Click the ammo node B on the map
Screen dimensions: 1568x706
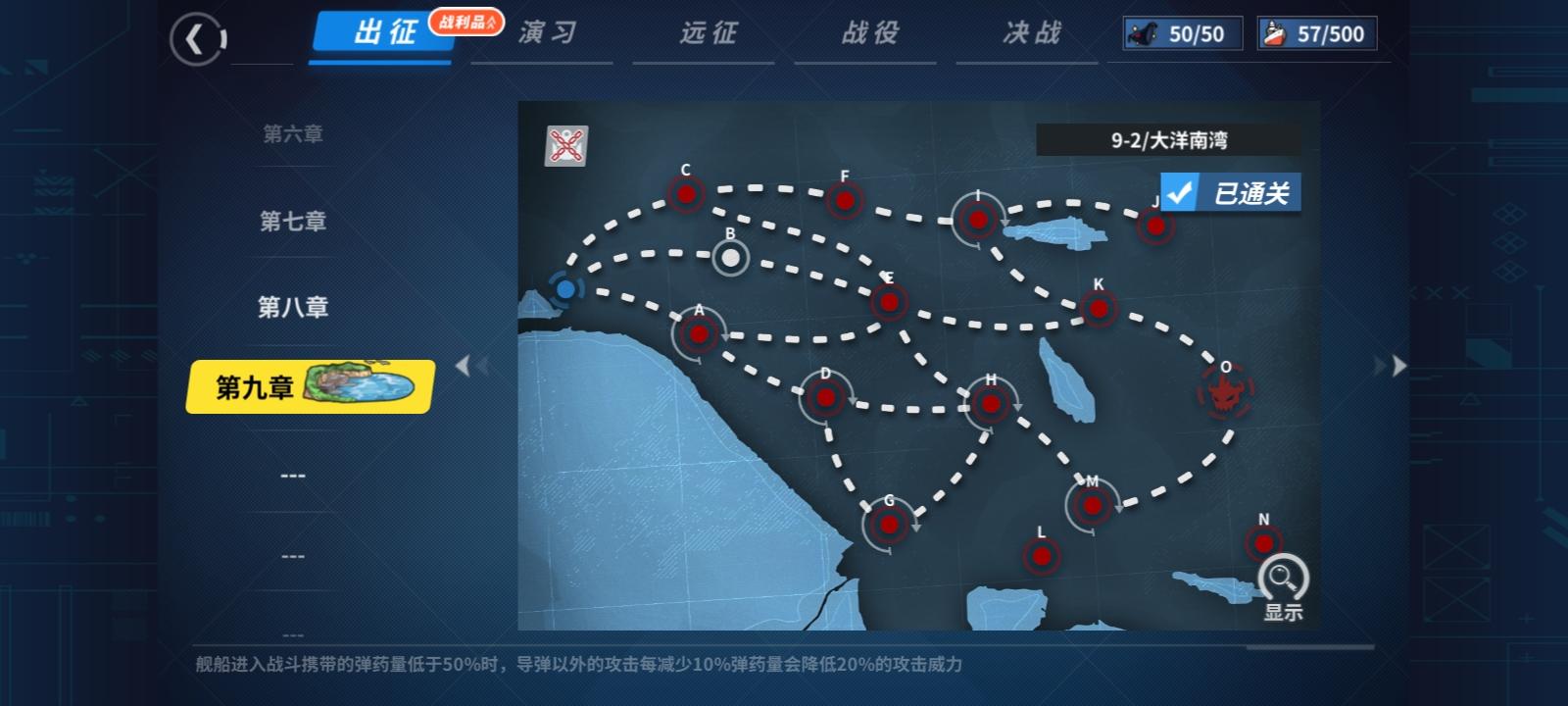click(x=729, y=258)
